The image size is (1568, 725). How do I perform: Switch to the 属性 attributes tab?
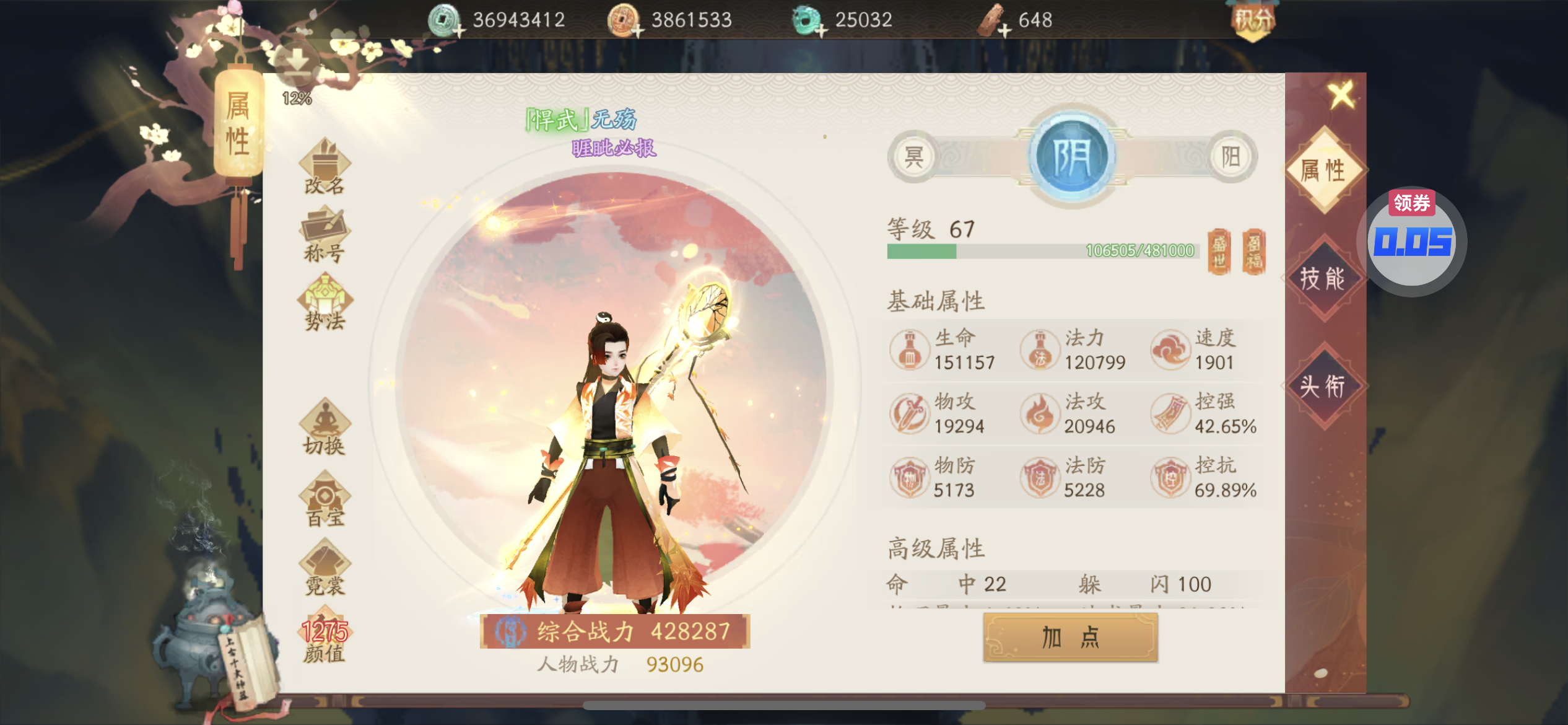coord(1323,170)
